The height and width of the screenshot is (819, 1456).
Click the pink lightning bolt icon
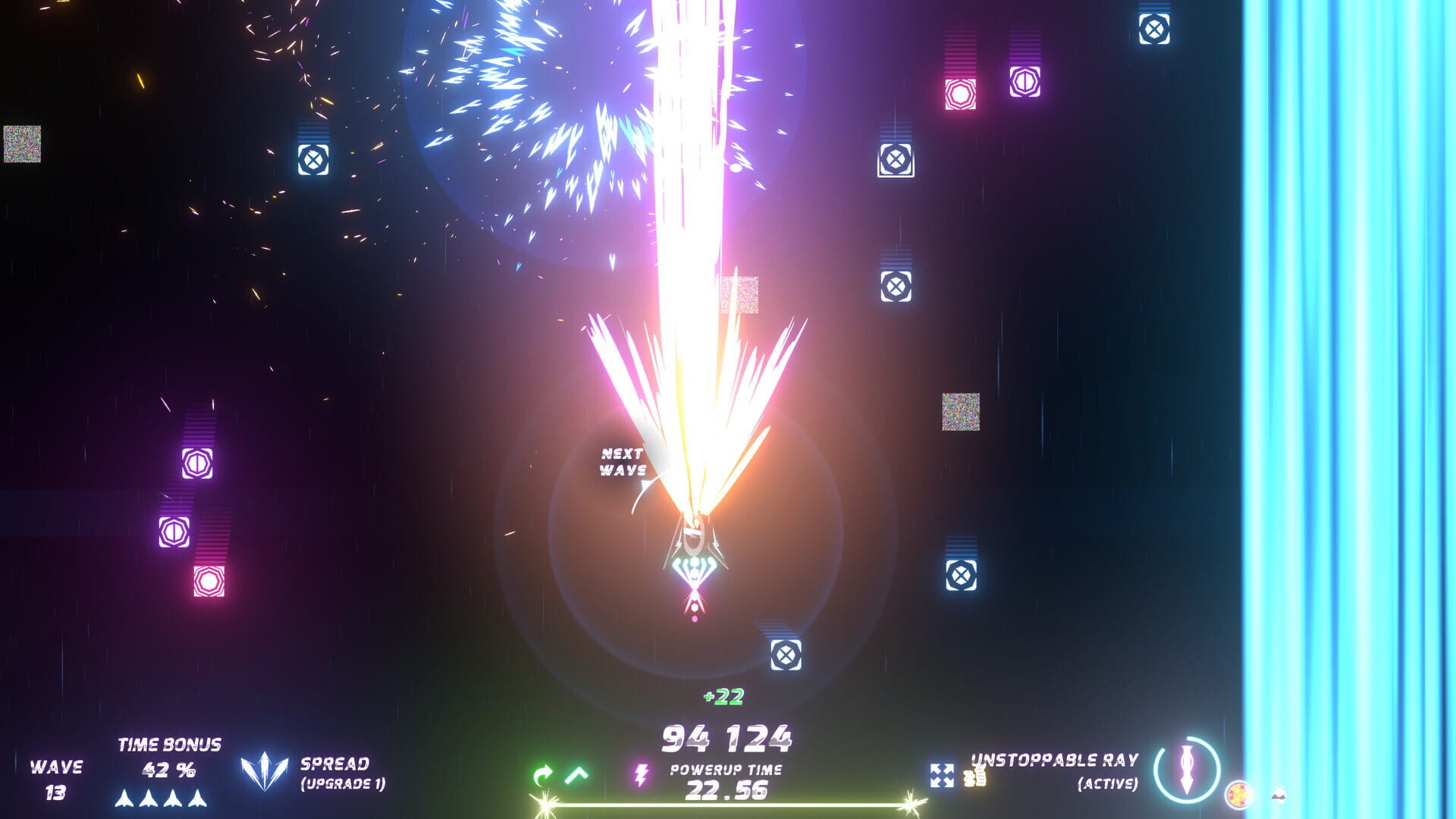point(642,775)
